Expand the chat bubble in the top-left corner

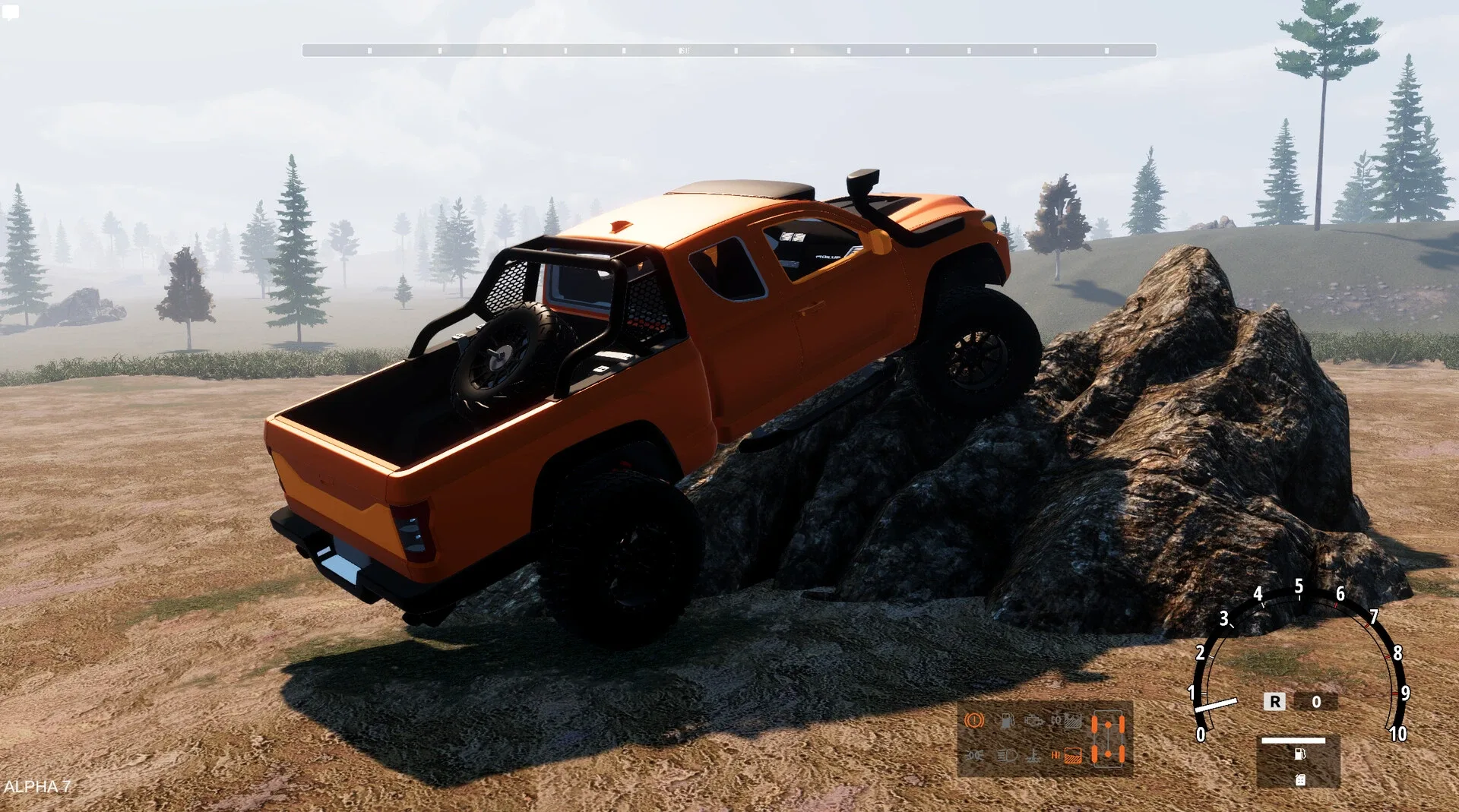(x=11, y=11)
